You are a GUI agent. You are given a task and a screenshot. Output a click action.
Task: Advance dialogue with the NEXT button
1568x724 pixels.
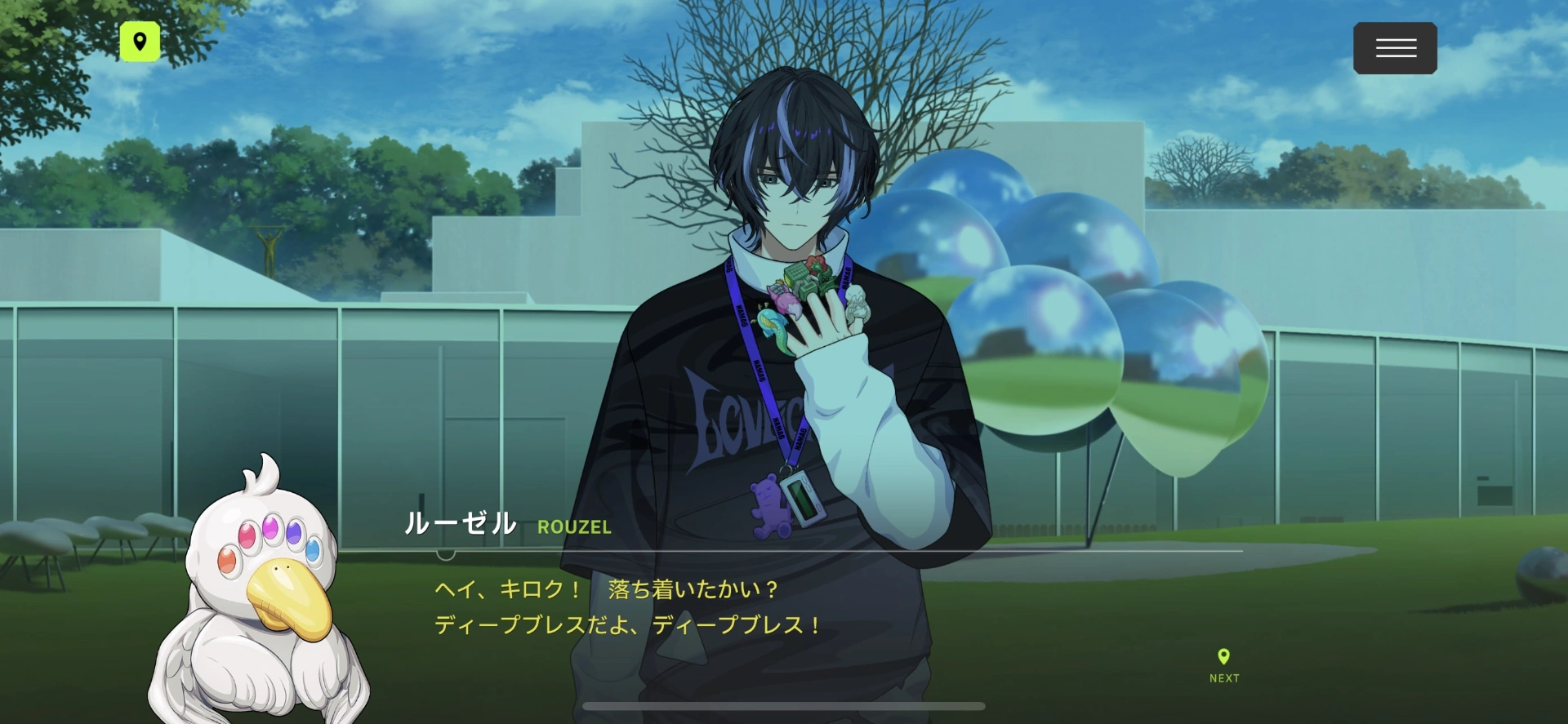[x=1223, y=665]
